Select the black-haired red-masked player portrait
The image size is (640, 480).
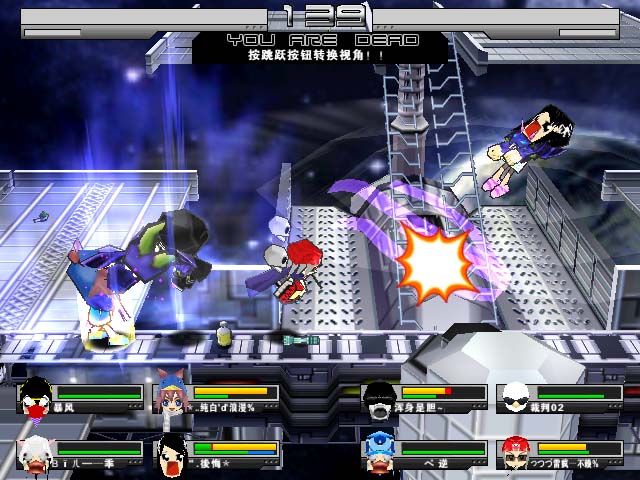tap(36, 397)
